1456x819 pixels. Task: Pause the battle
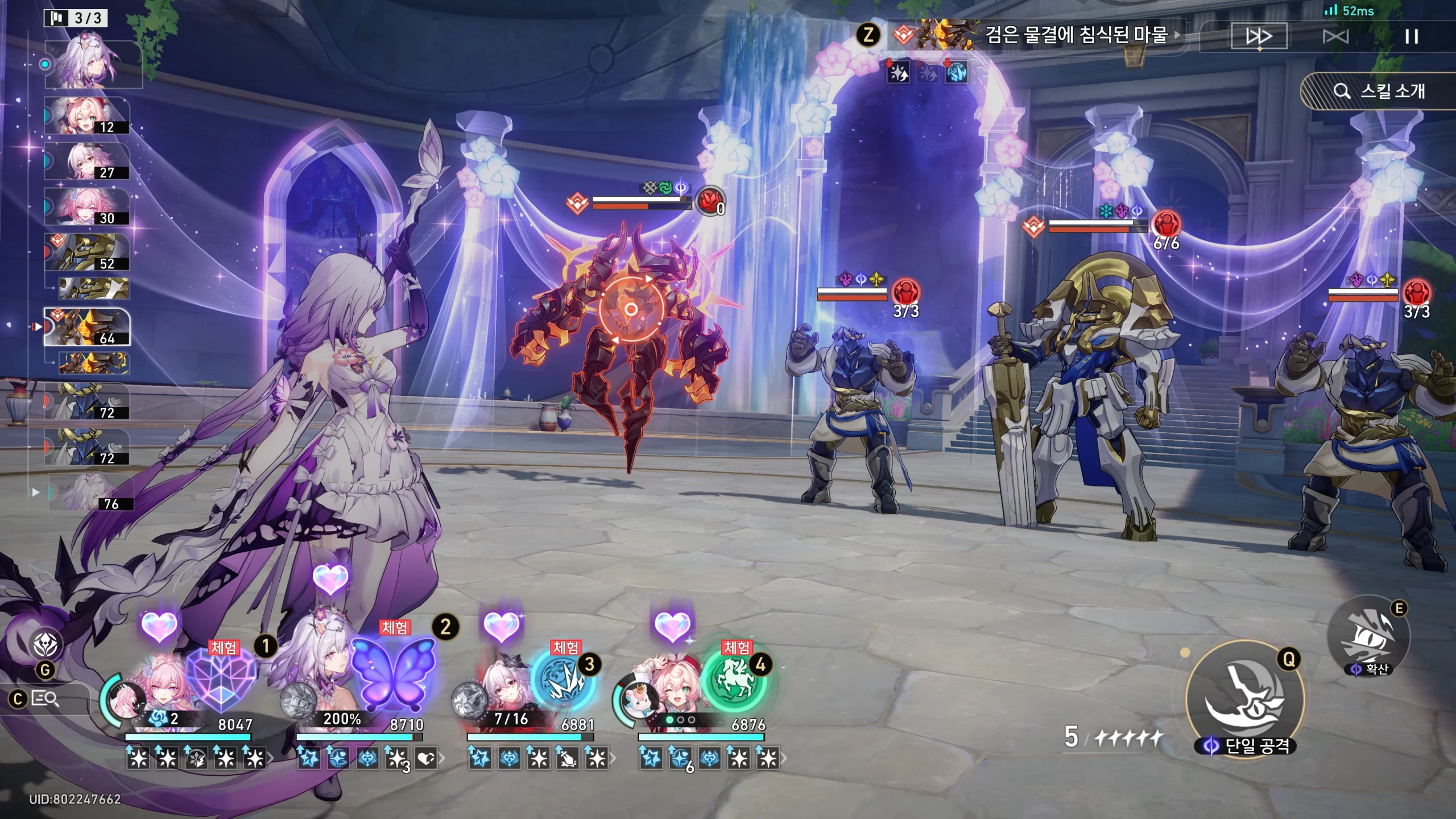[x=1411, y=37]
